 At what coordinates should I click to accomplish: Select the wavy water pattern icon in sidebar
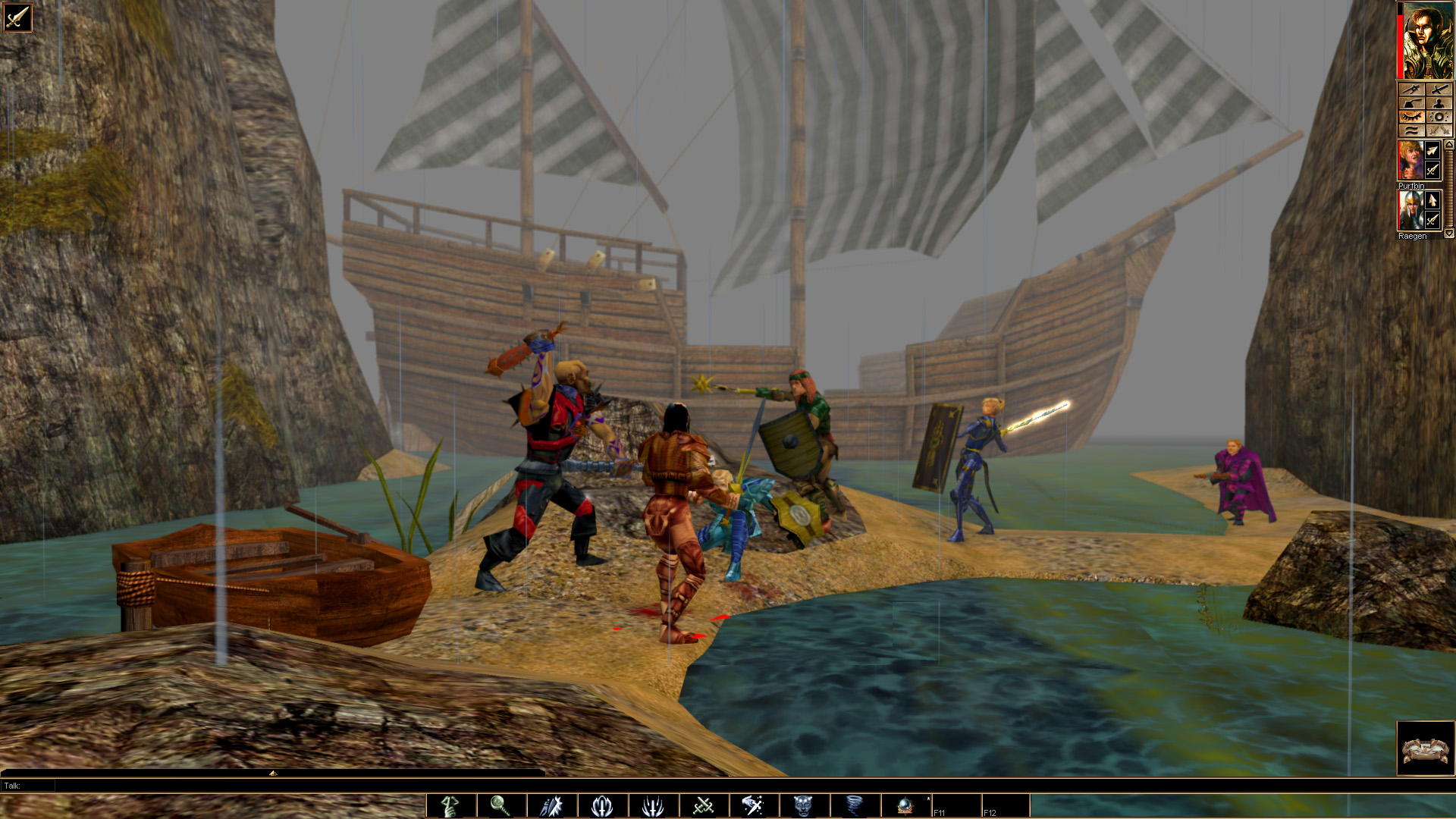pos(1412,130)
